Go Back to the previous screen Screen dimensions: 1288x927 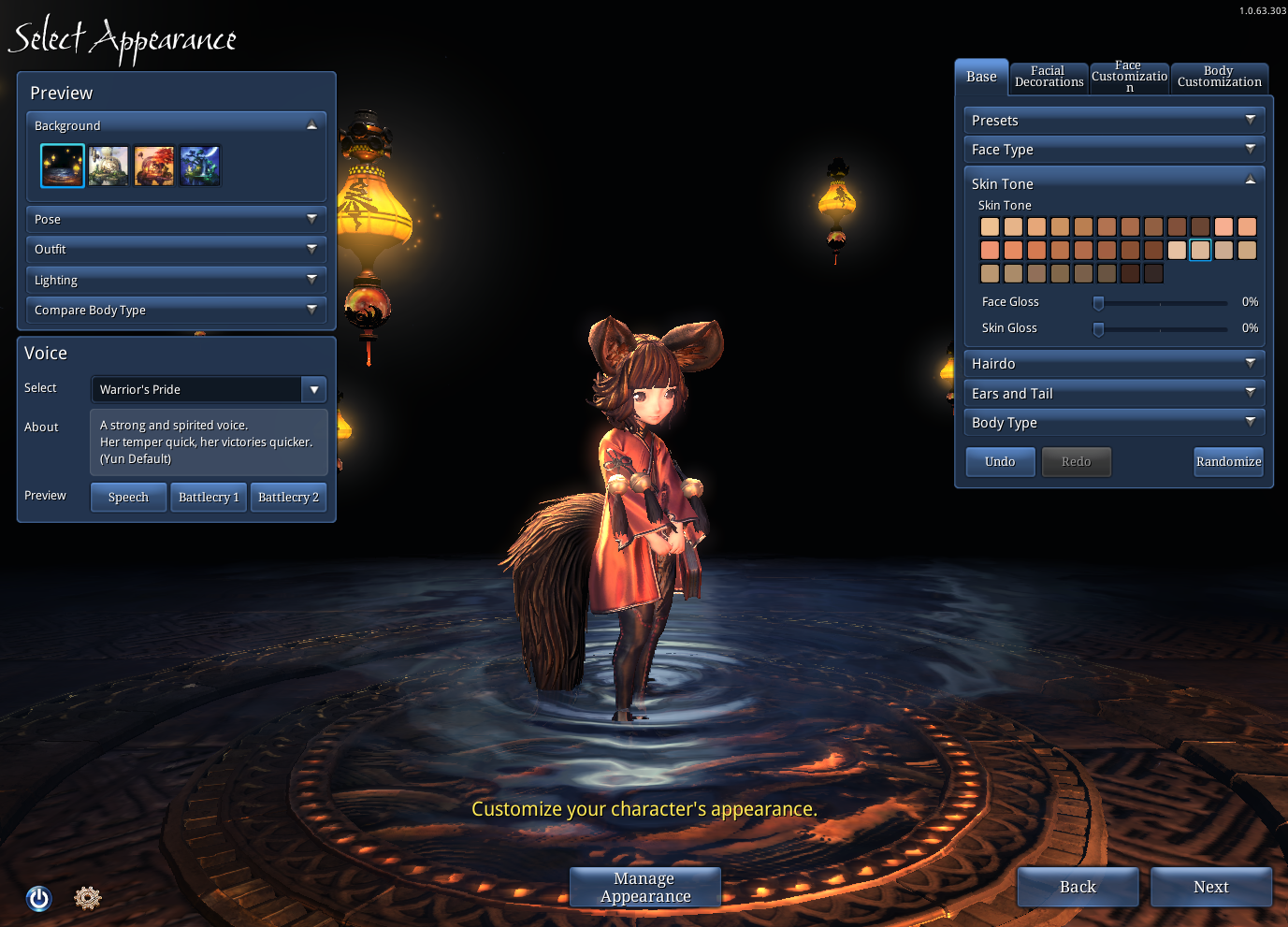coord(1078,887)
